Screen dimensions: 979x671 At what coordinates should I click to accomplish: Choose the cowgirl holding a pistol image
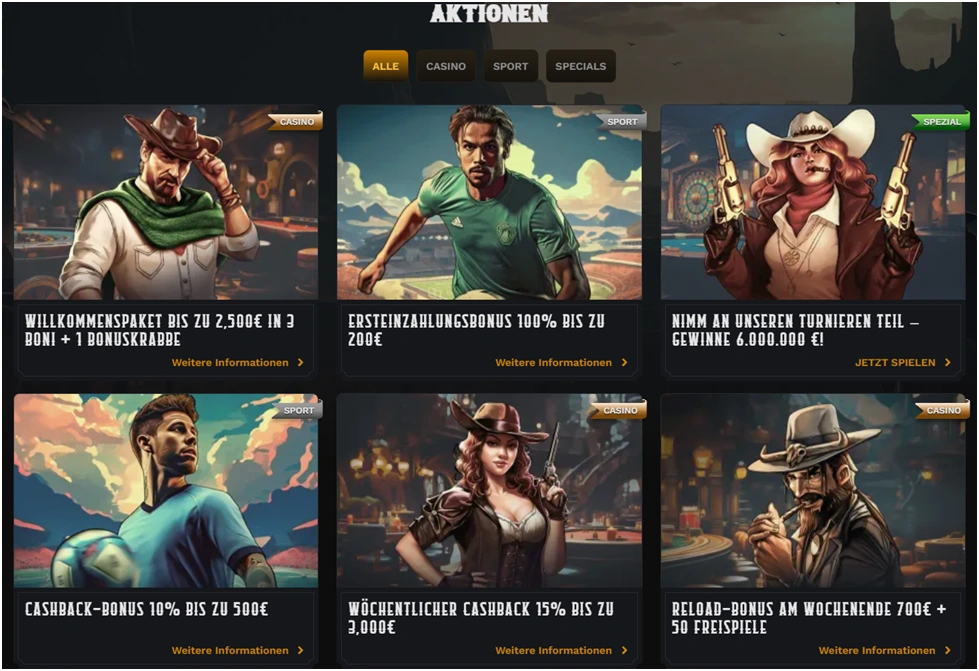(x=489, y=490)
